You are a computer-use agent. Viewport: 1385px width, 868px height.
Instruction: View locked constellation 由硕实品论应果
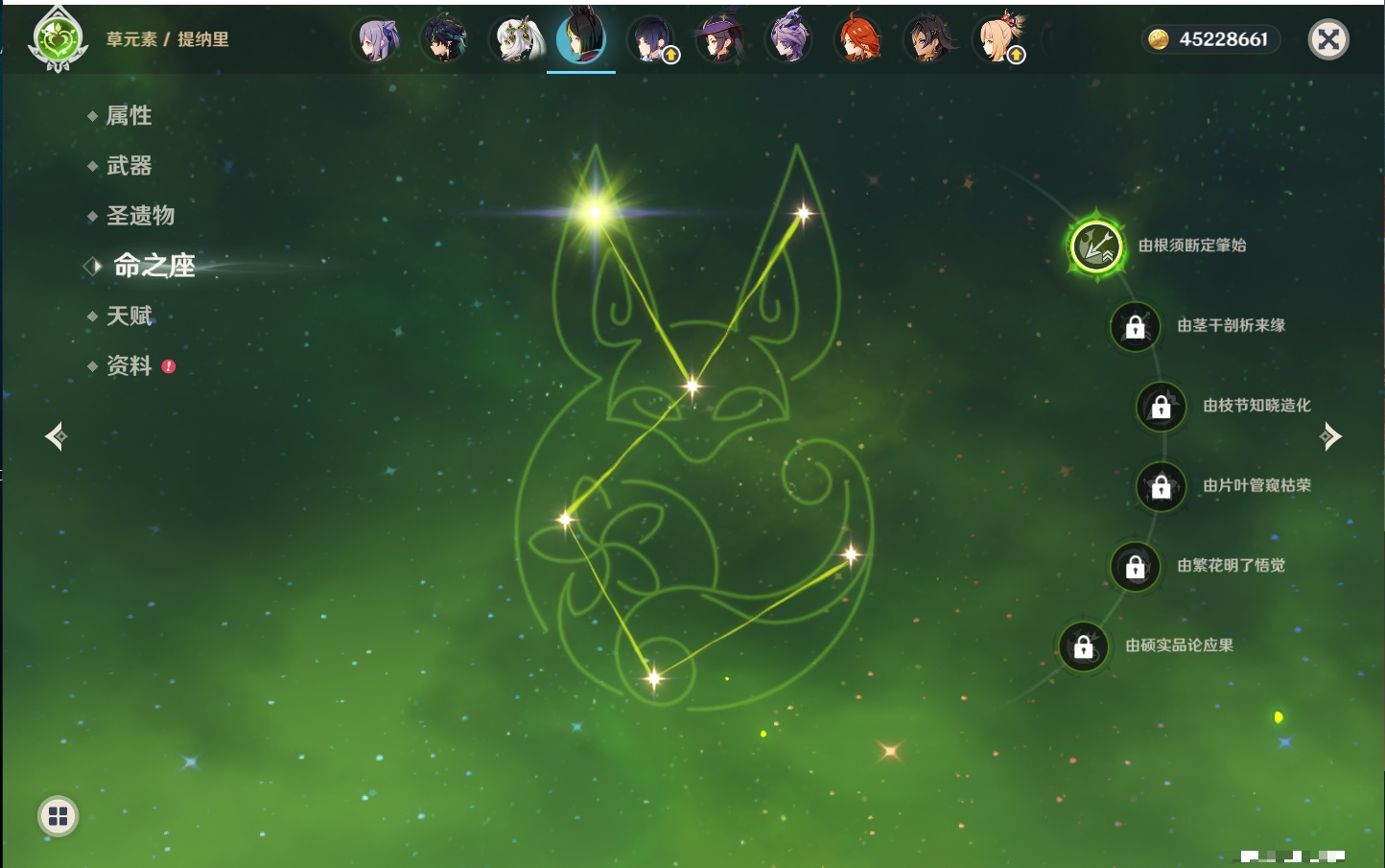coord(1083,646)
